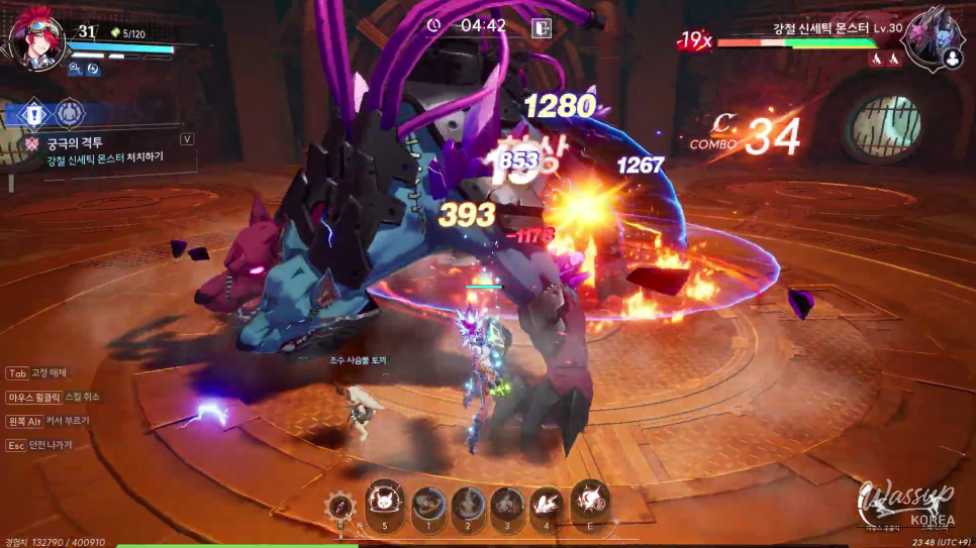Select the boss monster portrait
The image size is (976, 548).
[x=929, y=37]
